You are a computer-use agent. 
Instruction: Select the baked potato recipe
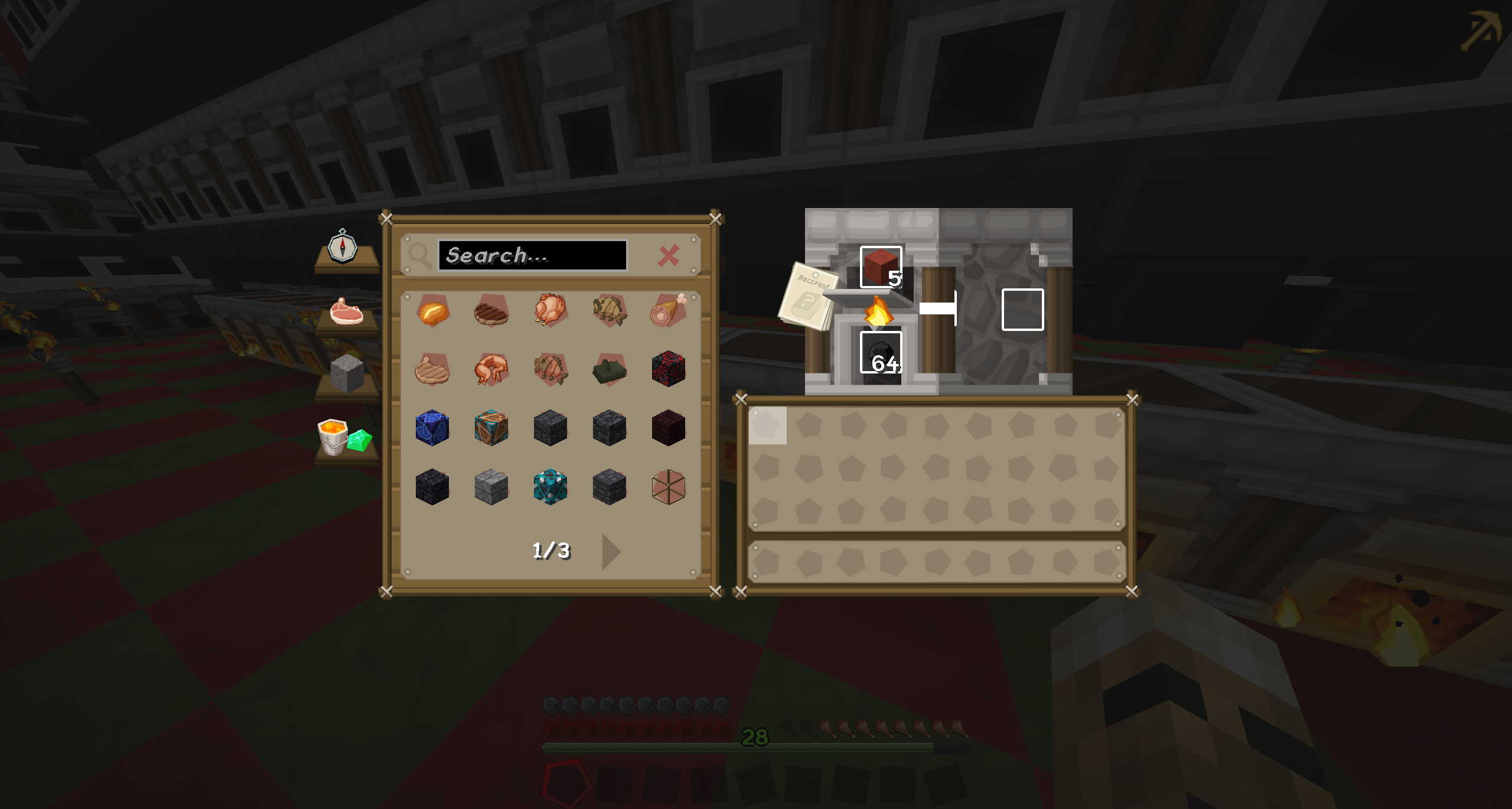coord(432,311)
